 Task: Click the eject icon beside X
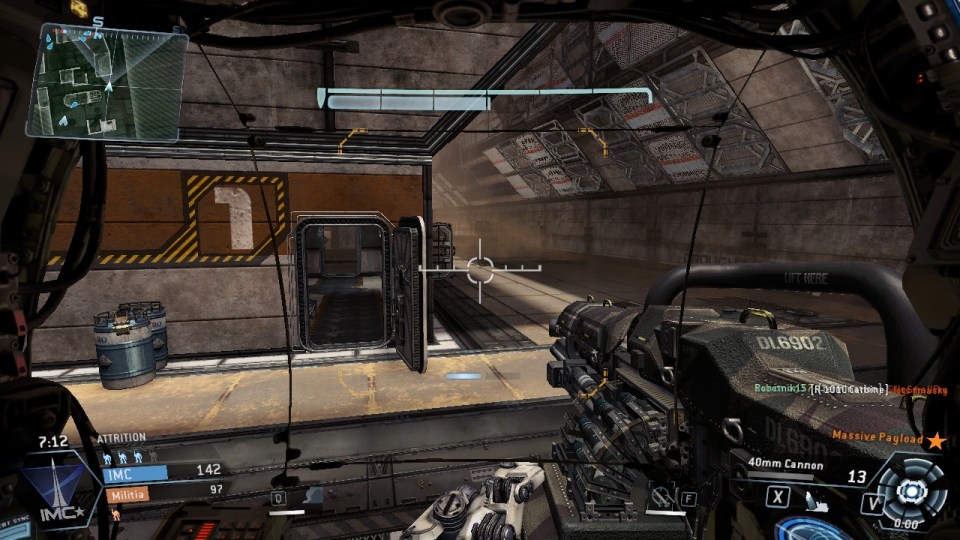point(812,496)
